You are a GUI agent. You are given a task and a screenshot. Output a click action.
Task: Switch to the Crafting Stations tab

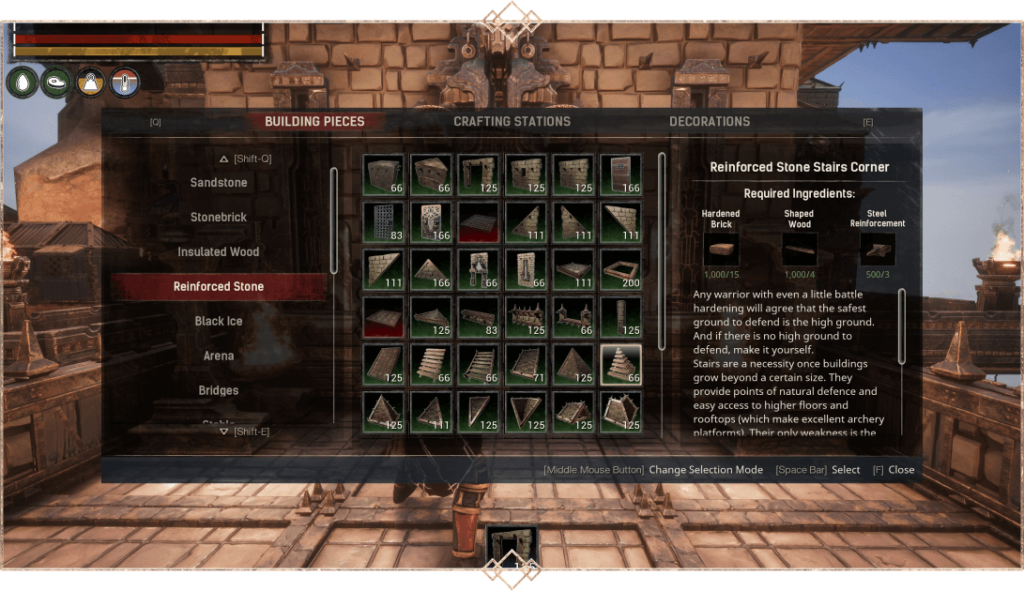511,122
